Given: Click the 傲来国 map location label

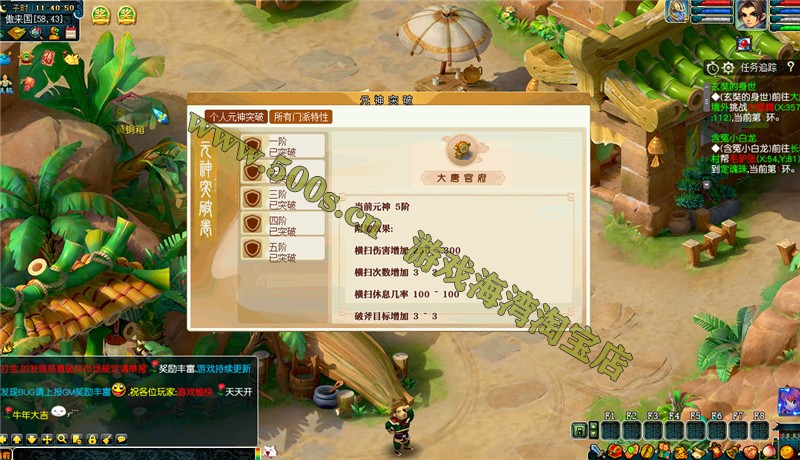Looking at the screenshot, I should [x=33, y=19].
